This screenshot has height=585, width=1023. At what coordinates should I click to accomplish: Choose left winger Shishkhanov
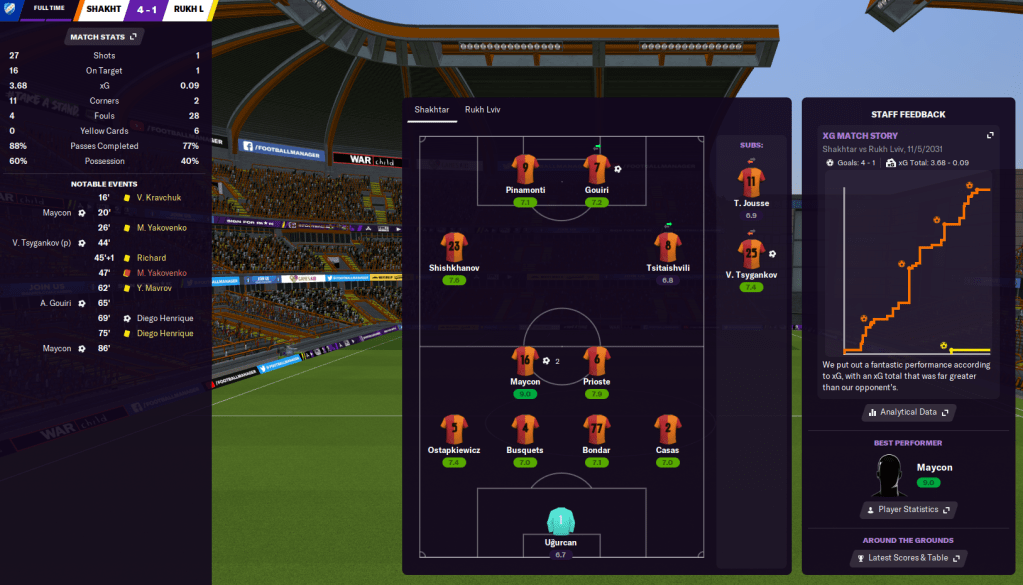pos(454,247)
